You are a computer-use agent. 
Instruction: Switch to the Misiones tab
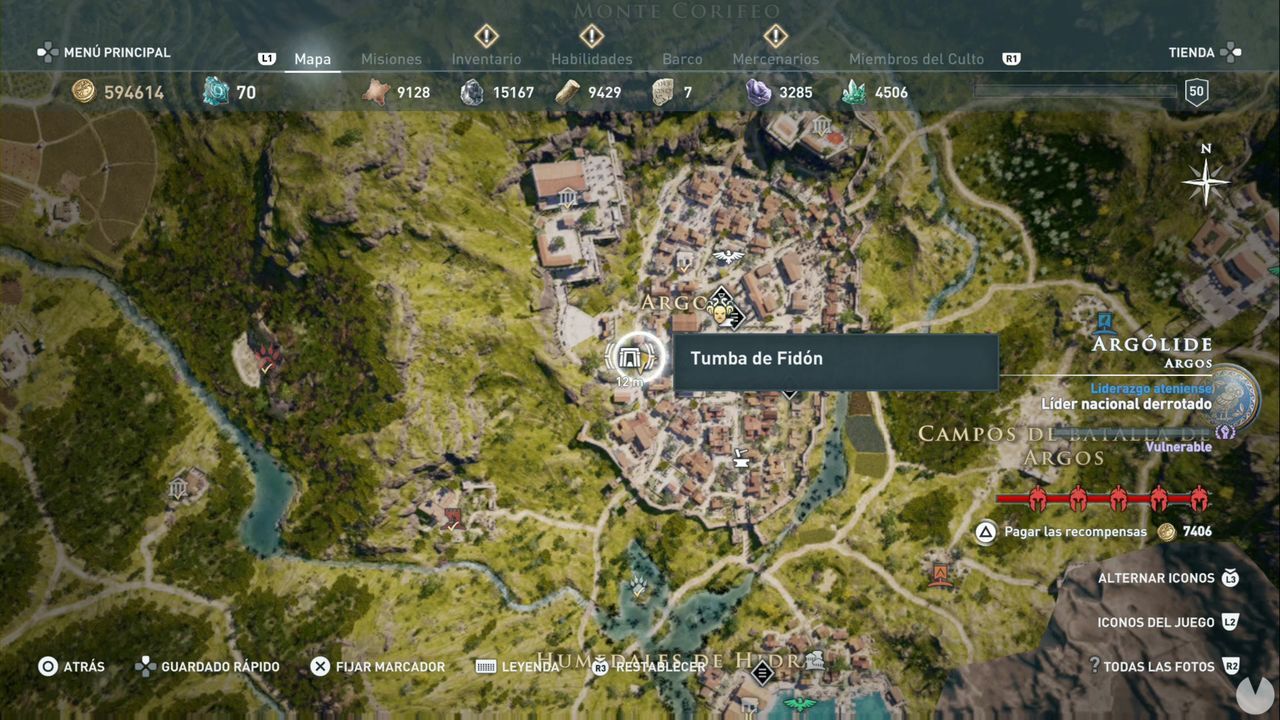(390, 59)
